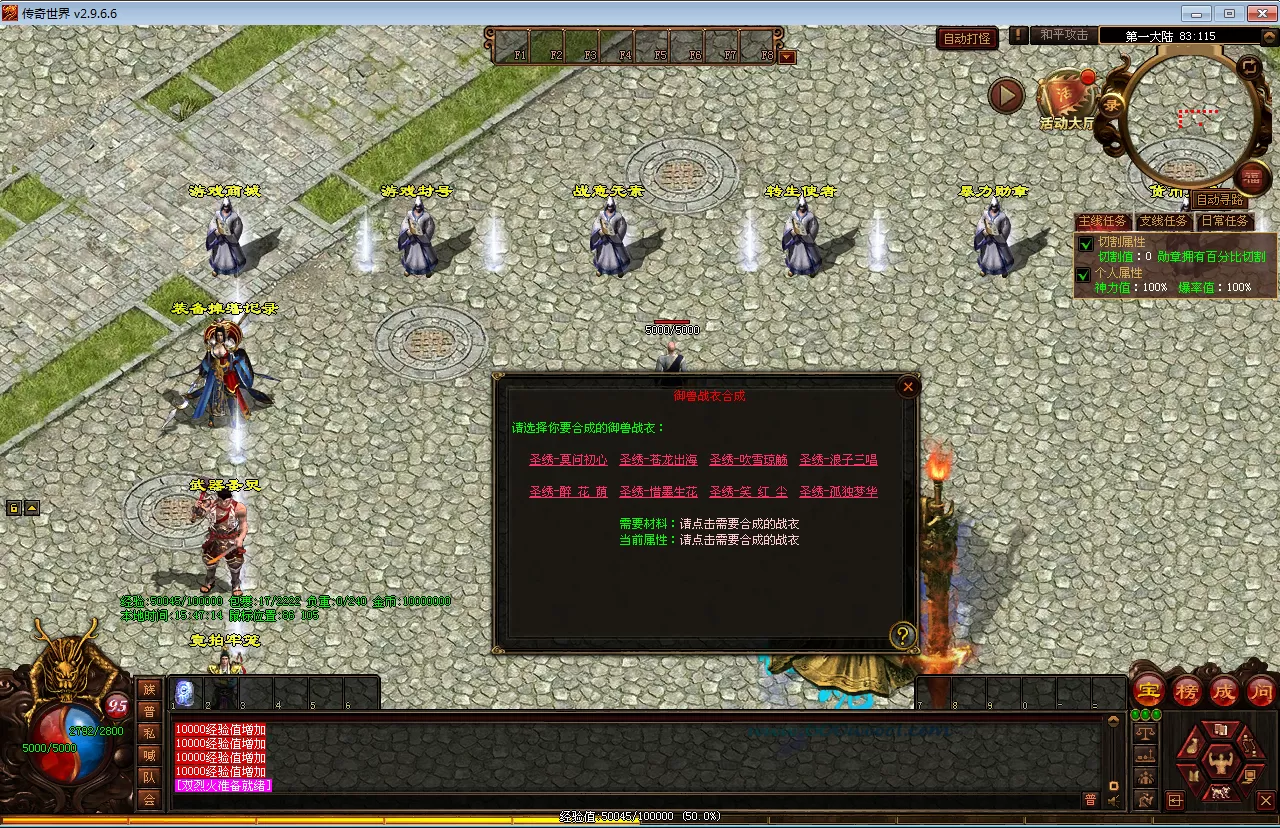This screenshot has height=828, width=1280.
Task: Open the circular minimap
Action: (x=1190, y=118)
